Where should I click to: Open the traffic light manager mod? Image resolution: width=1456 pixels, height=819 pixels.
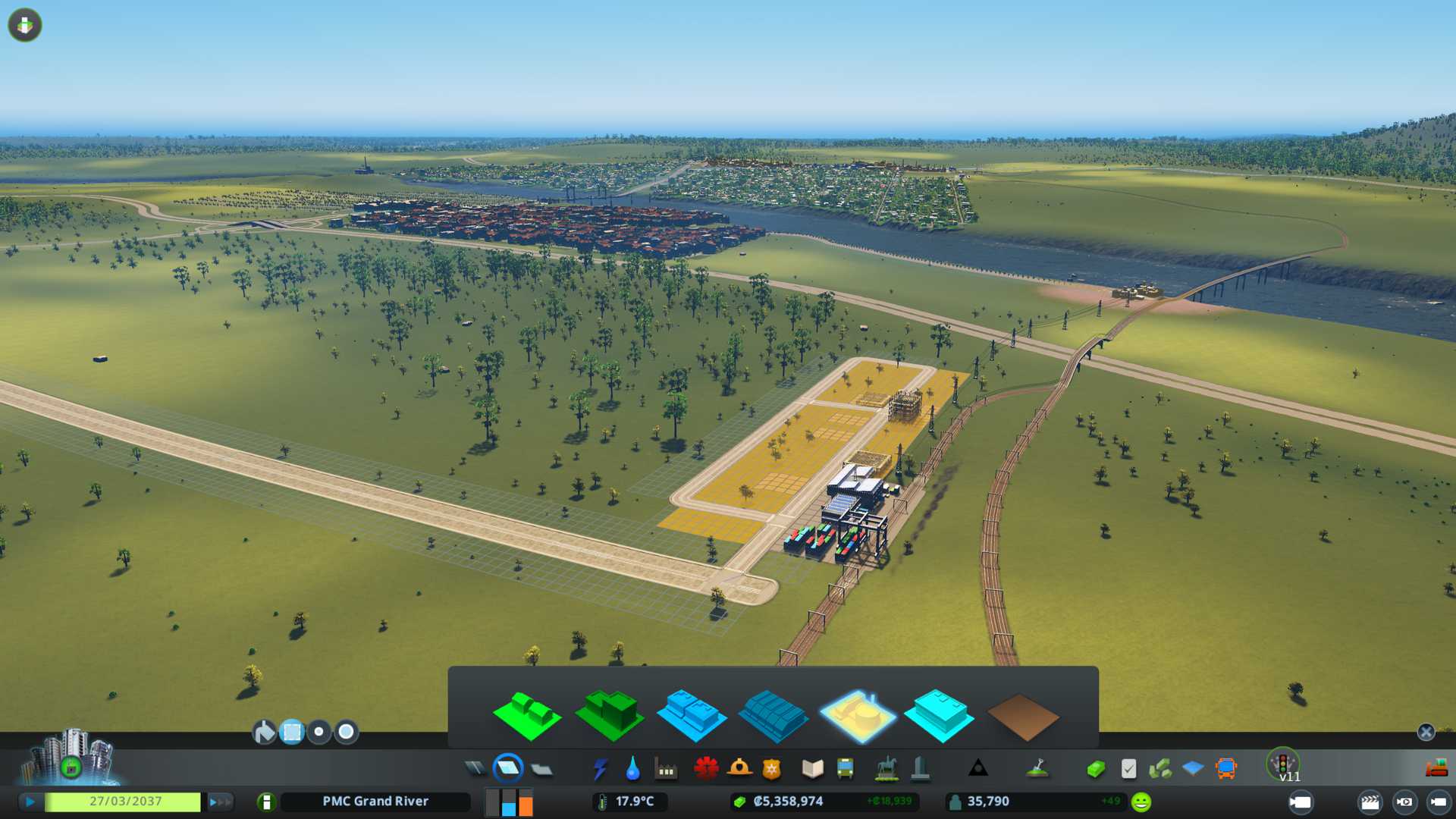(x=1283, y=764)
